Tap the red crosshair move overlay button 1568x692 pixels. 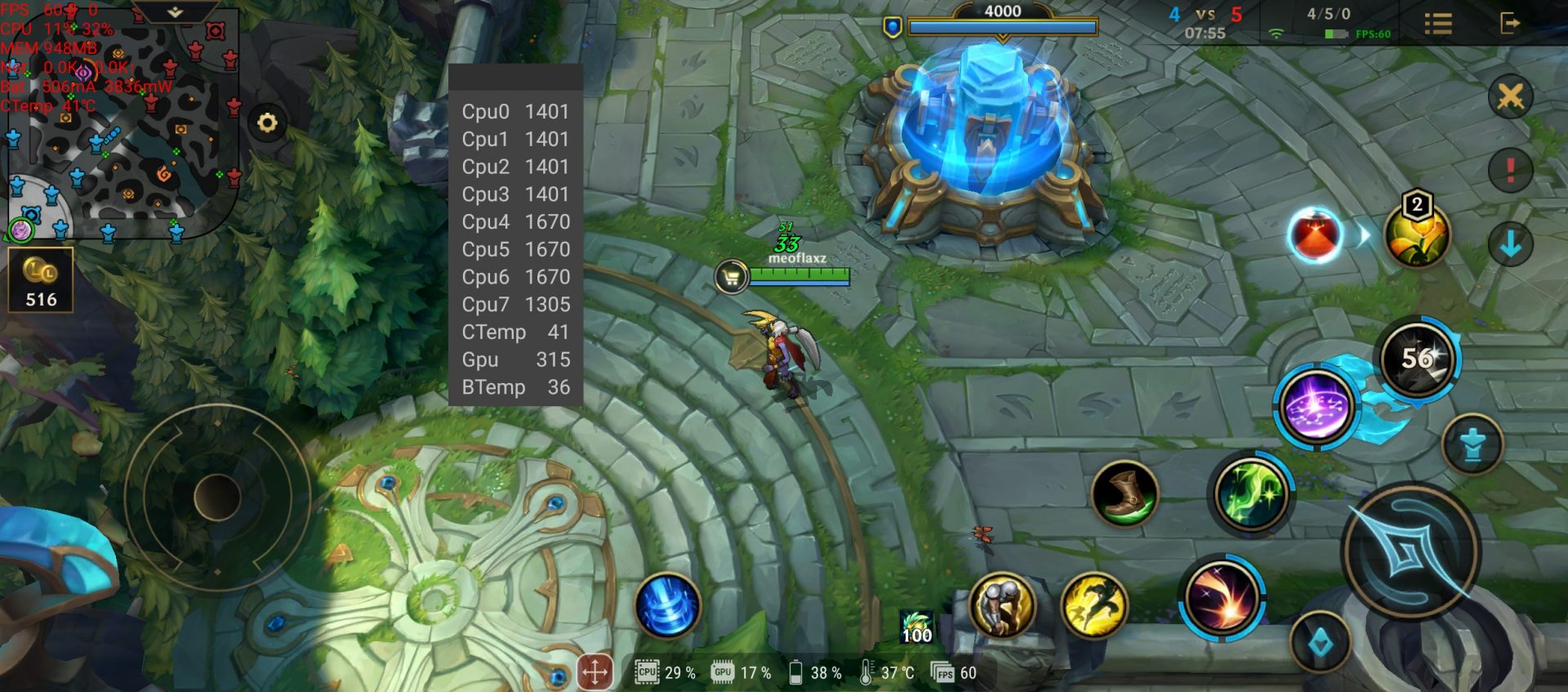(595, 672)
